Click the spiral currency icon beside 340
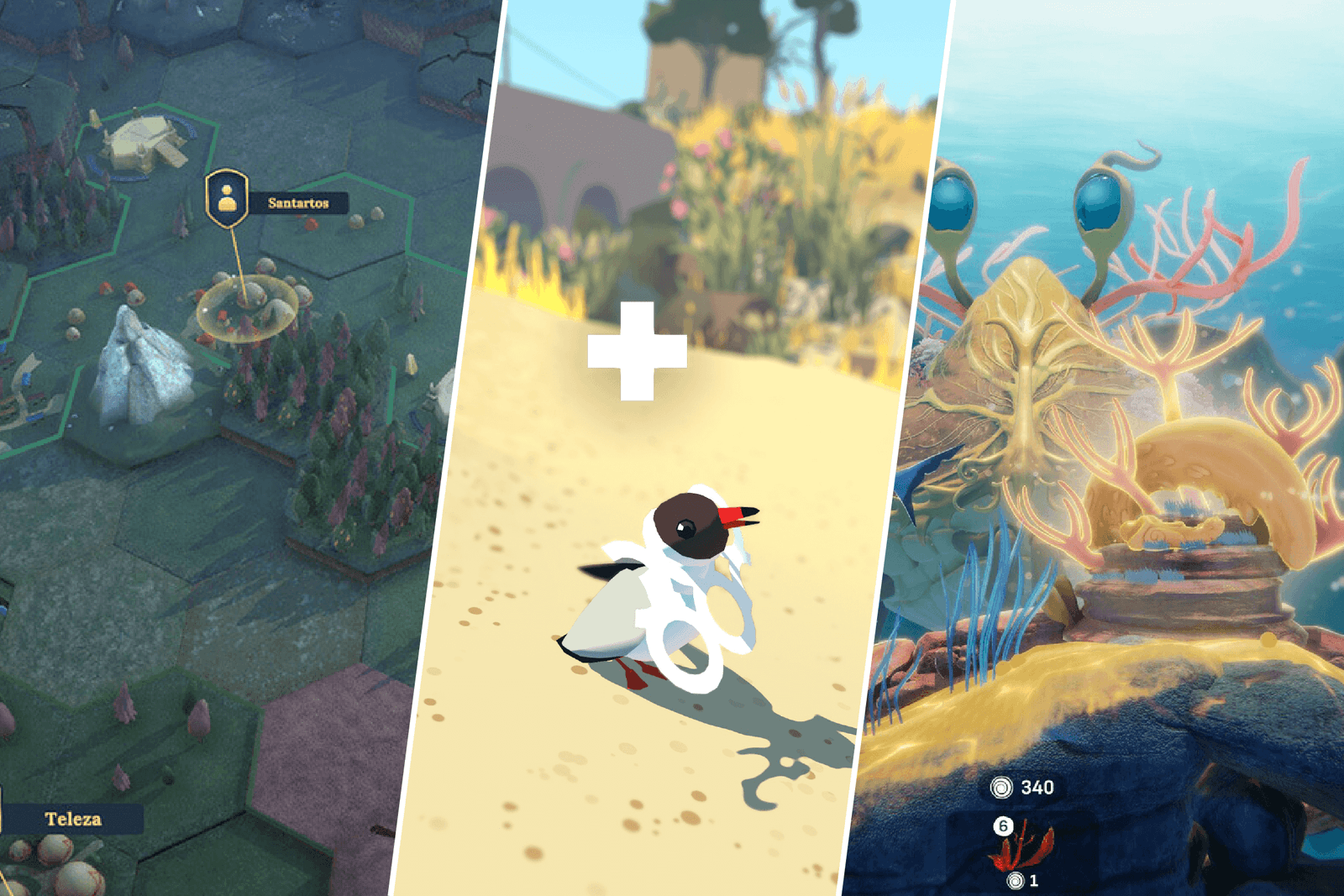The height and width of the screenshot is (896, 1344). click(x=1001, y=787)
